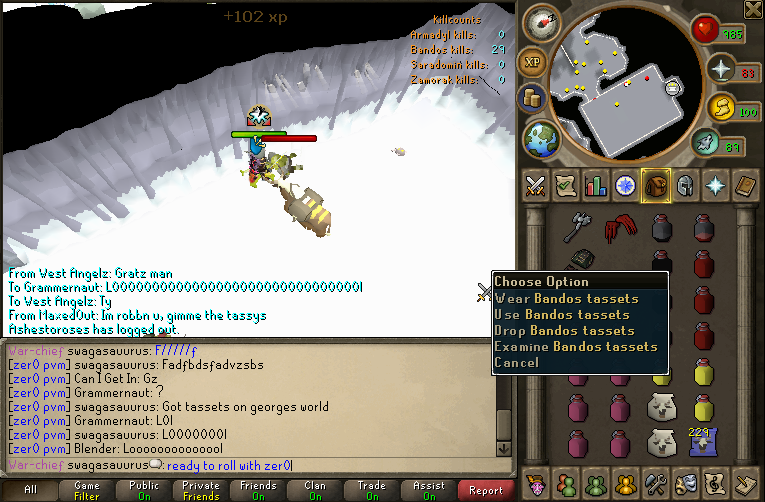Viewport: 765px width, 502px height.
Task: Open the combat options tab
Action: [x=535, y=185]
